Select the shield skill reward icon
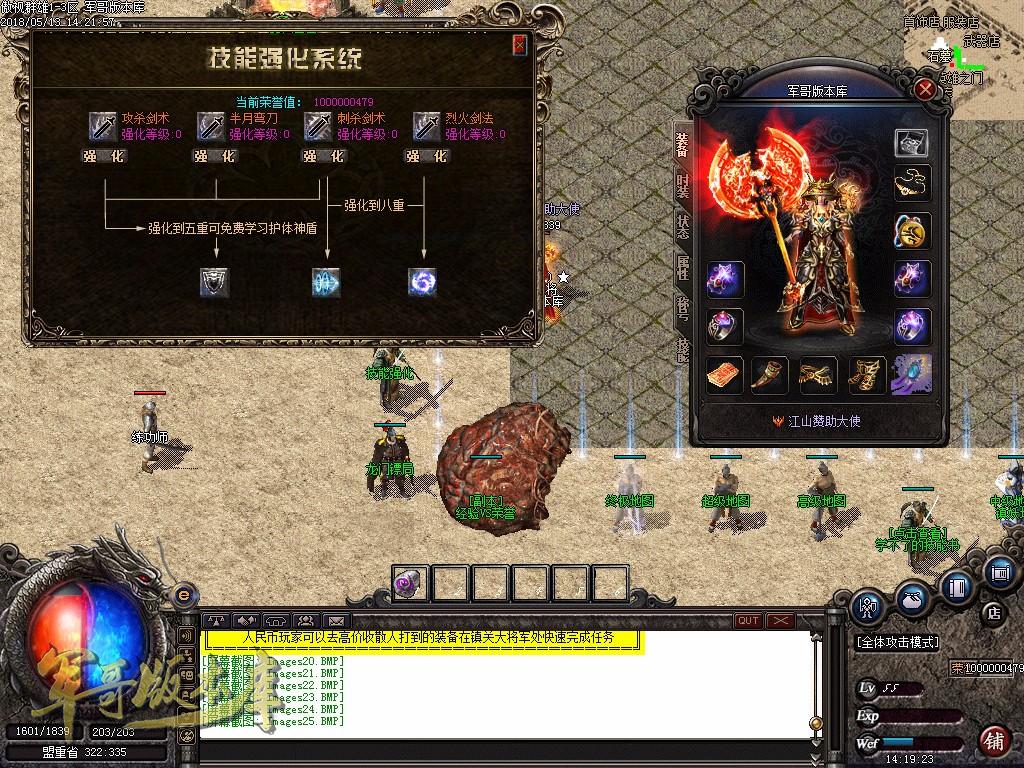The width and height of the screenshot is (1024, 768). (214, 282)
